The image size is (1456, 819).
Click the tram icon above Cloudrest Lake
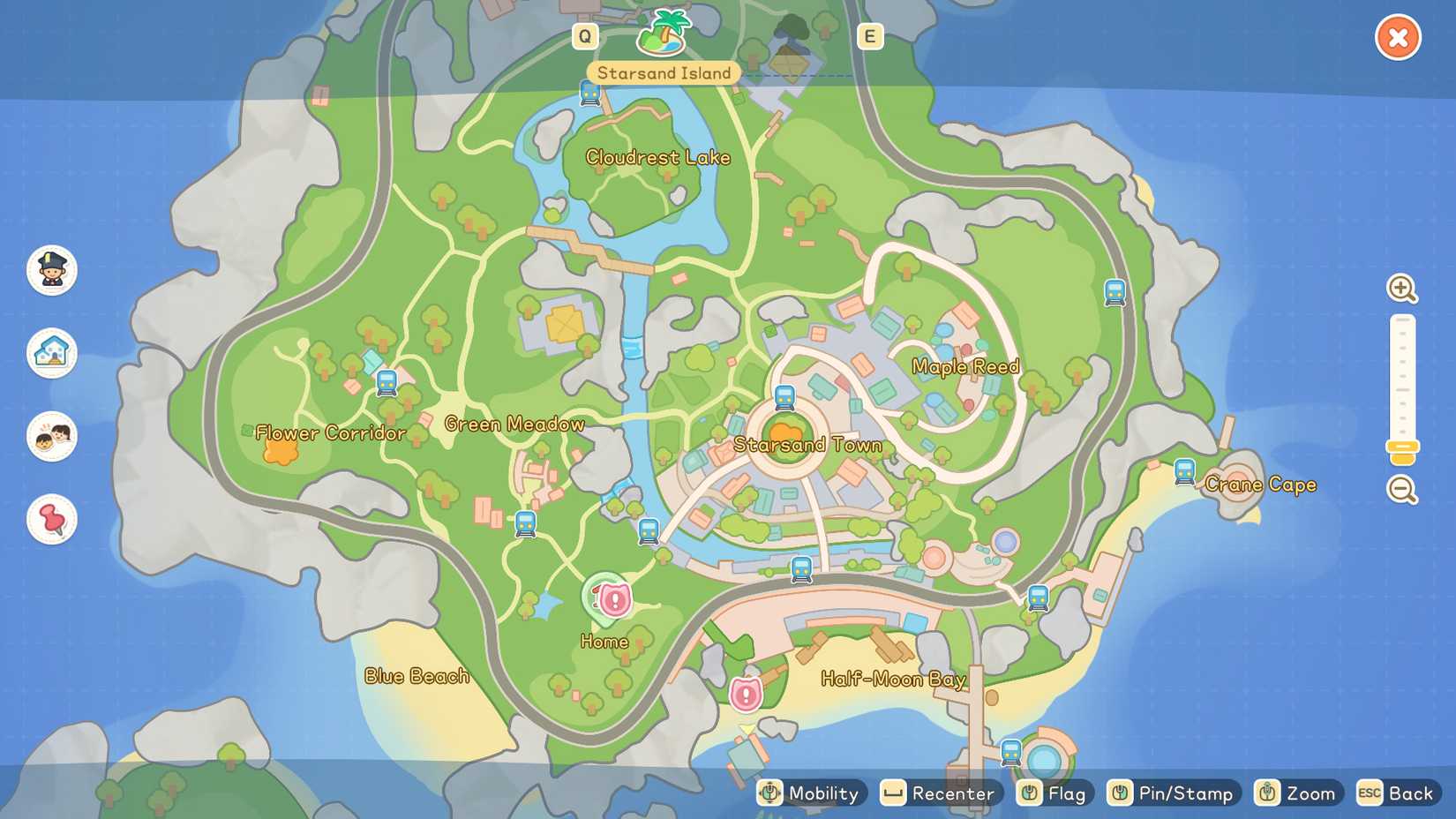pyautogui.click(x=589, y=90)
